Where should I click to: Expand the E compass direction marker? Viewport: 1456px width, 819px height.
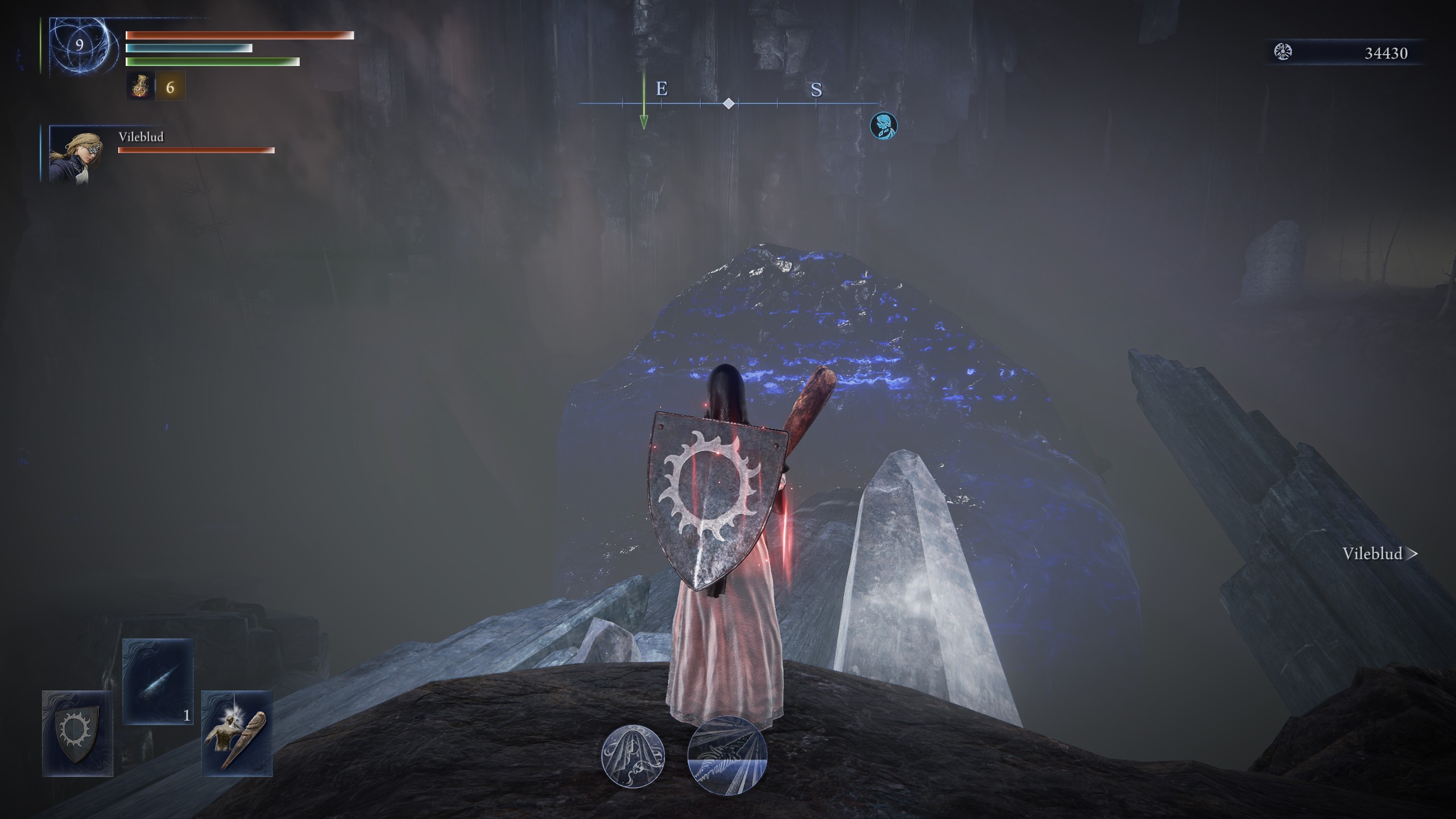click(661, 89)
